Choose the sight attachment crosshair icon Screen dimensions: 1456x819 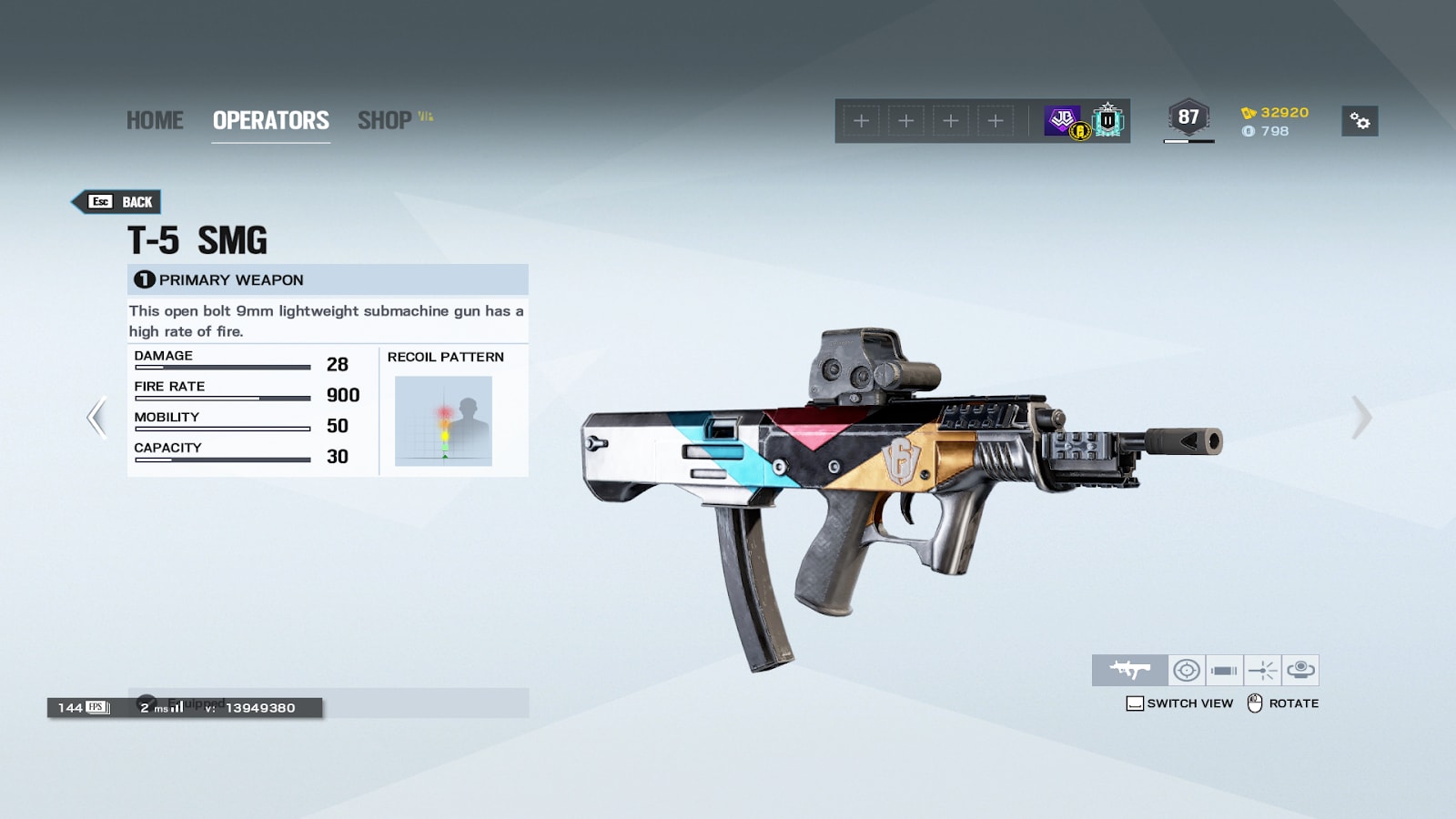pyautogui.click(x=1187, y=671)
